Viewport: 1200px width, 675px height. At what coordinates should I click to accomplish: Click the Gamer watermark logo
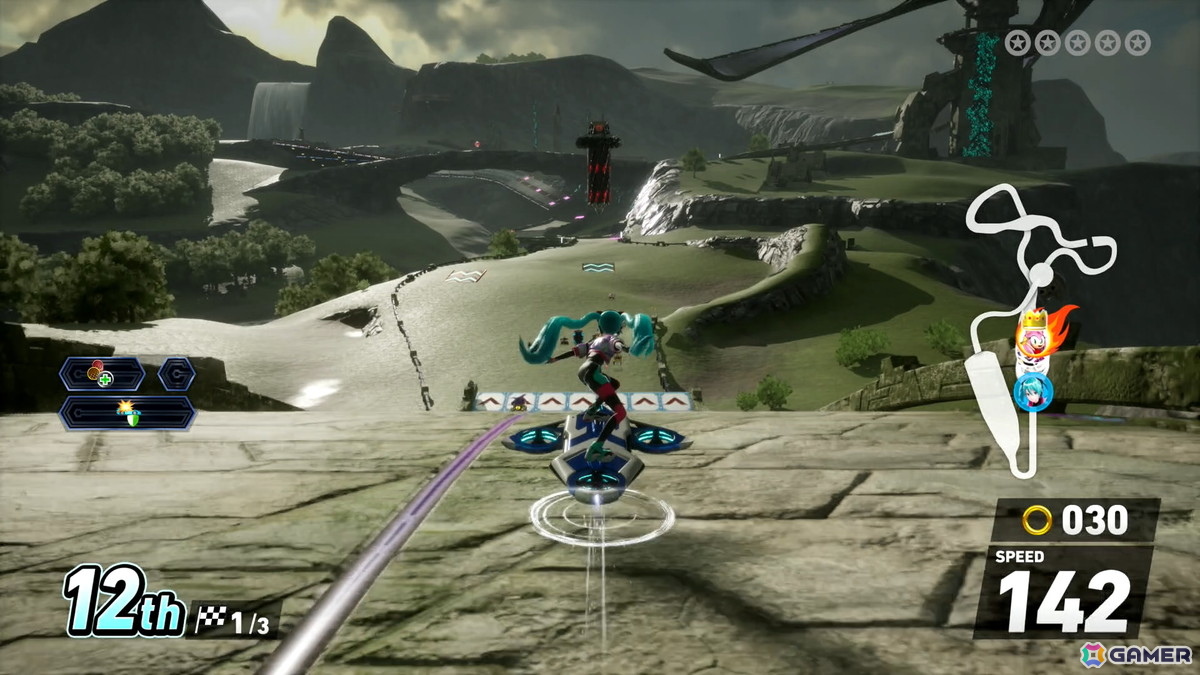click(1136, 654)
